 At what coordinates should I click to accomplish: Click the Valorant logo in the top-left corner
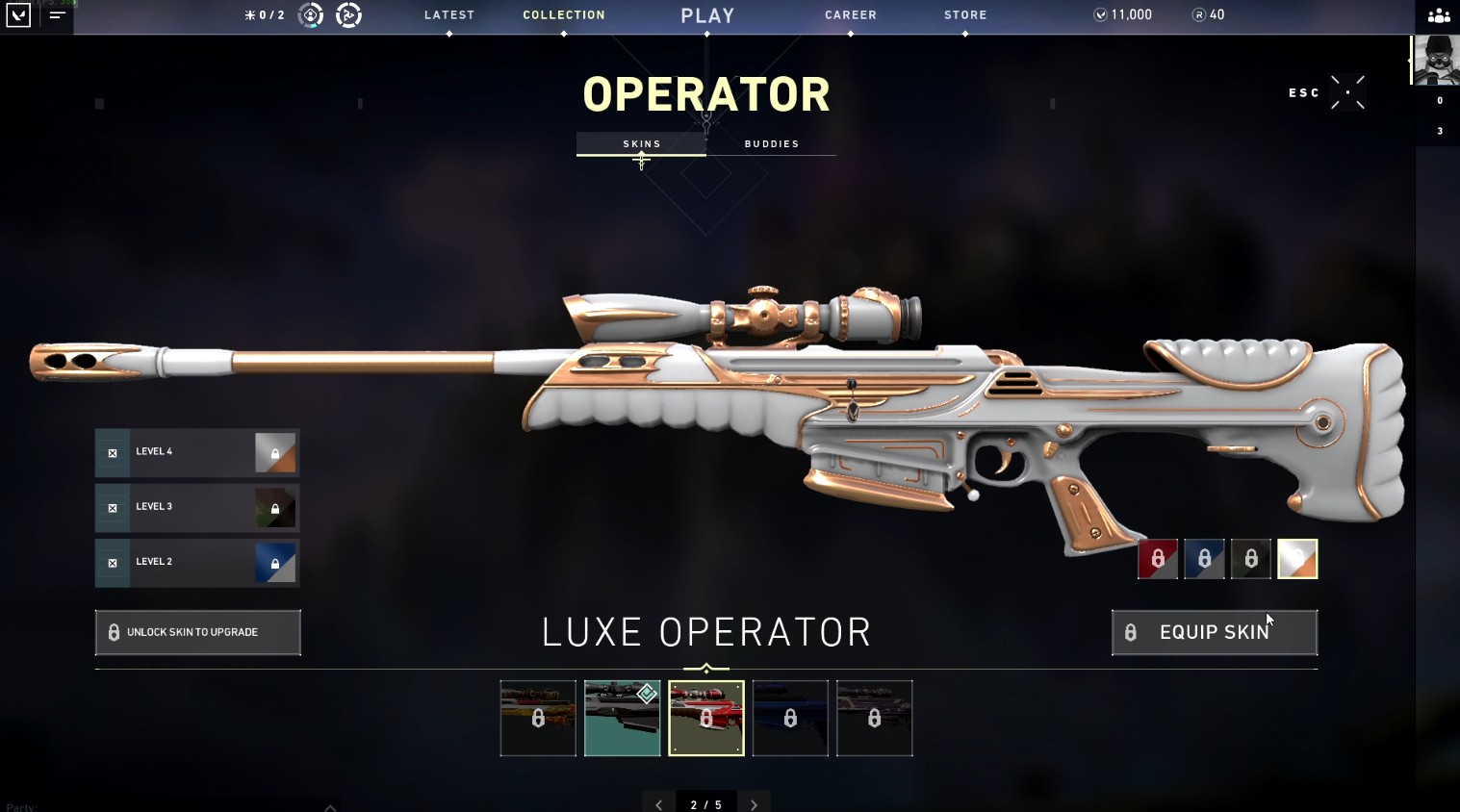(x=17, y=14)
